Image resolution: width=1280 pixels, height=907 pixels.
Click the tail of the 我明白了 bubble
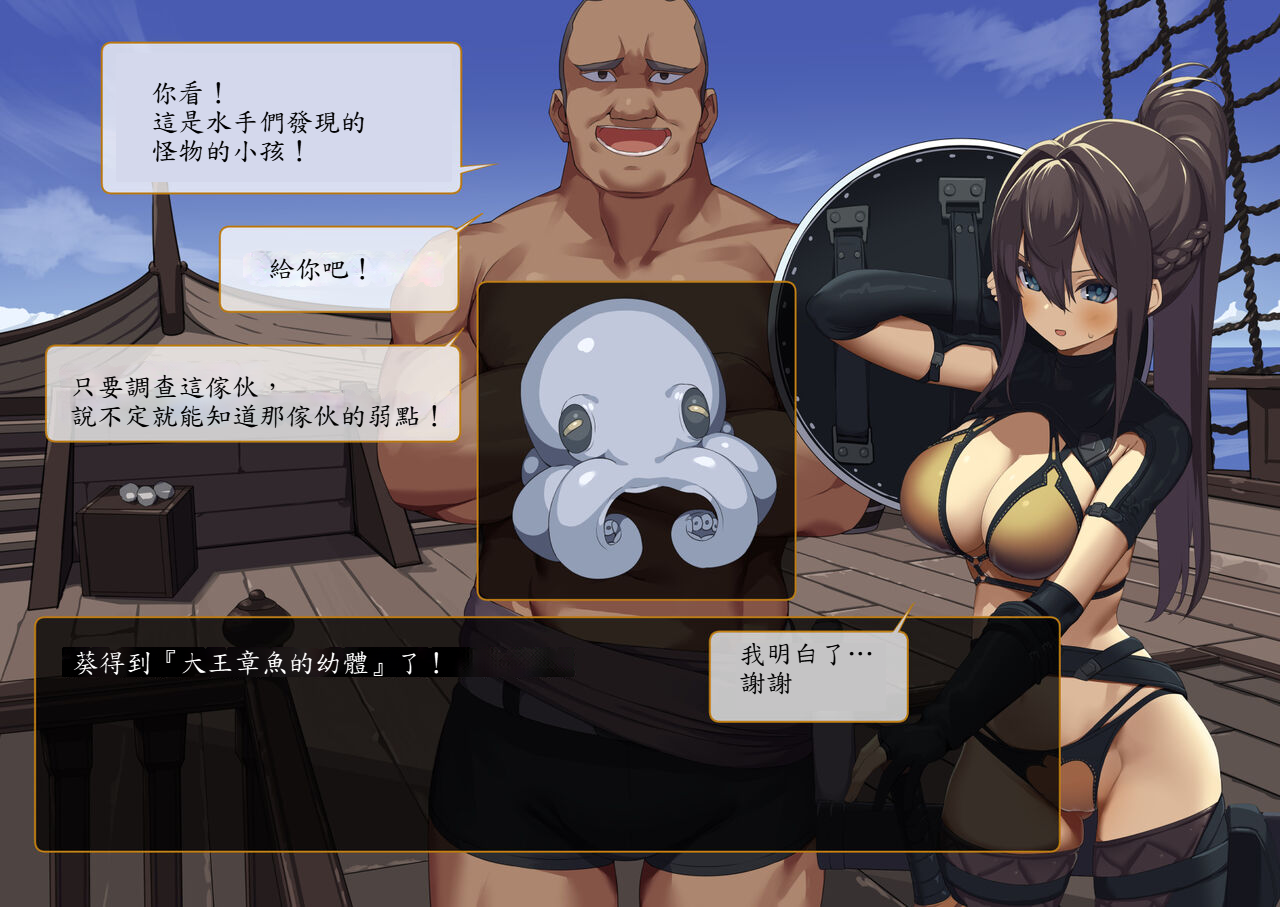(x=905, y=614)
